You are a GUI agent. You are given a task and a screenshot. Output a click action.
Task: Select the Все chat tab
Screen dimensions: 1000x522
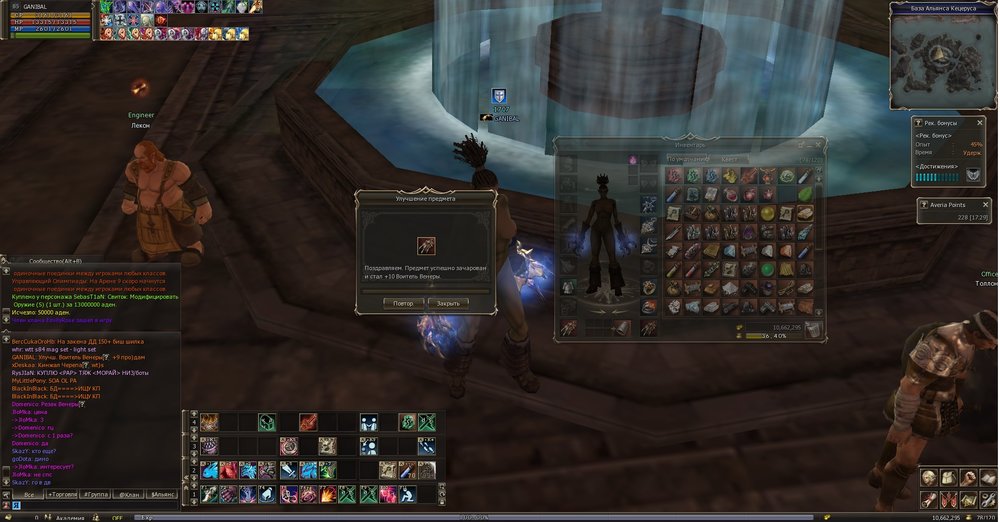(30, 494)
